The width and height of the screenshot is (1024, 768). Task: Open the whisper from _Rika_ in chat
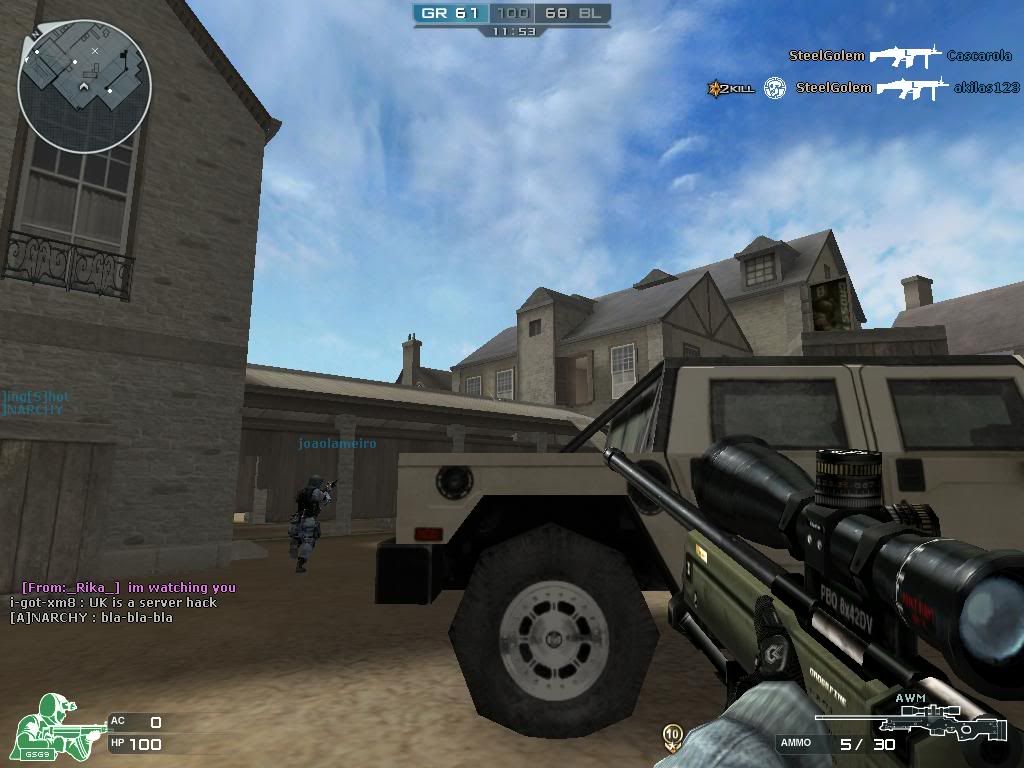(x=128, y=588)
